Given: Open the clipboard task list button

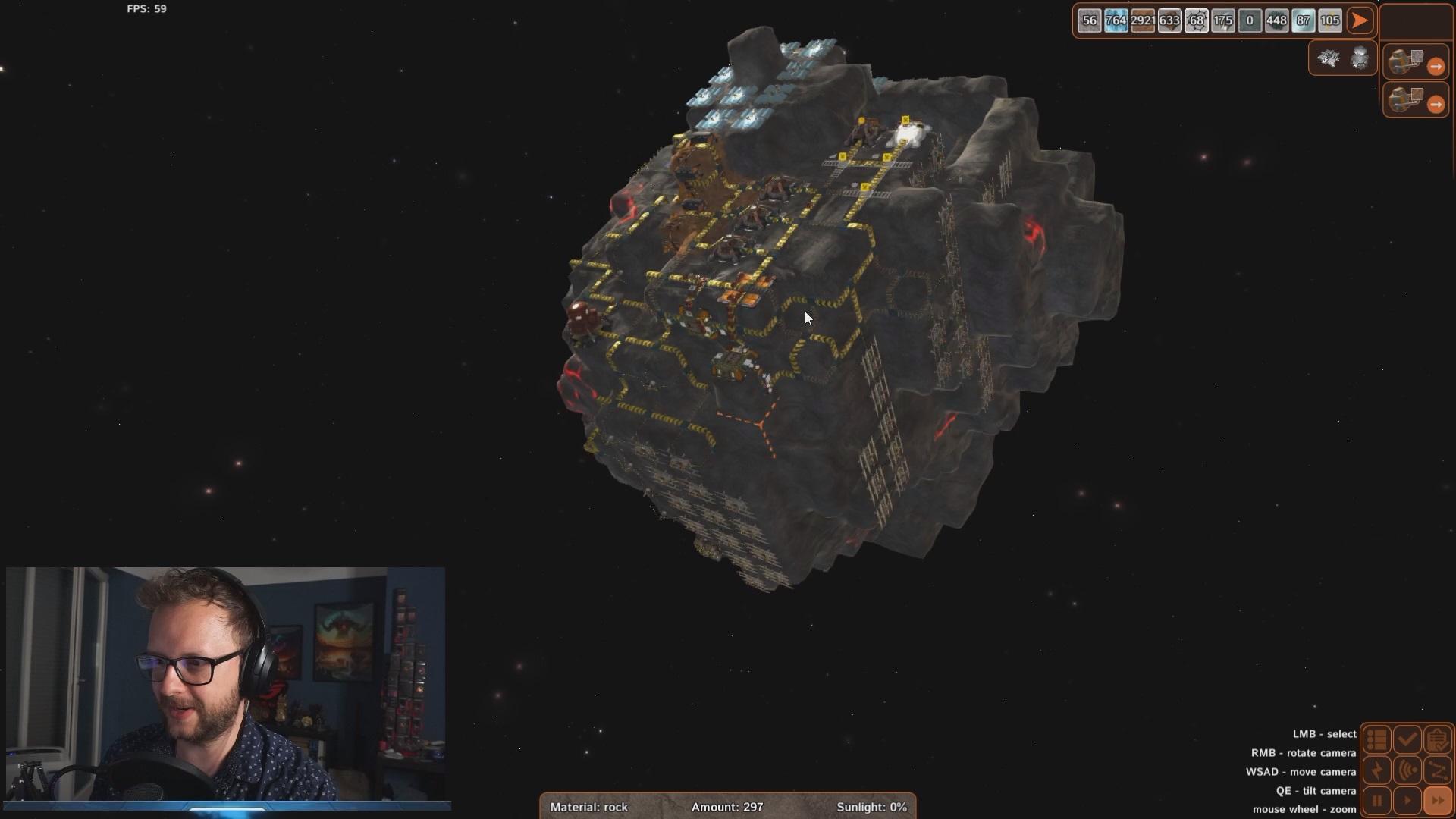Looking at the screenshot, I should pyautogui.click(x=1437, y=739).
